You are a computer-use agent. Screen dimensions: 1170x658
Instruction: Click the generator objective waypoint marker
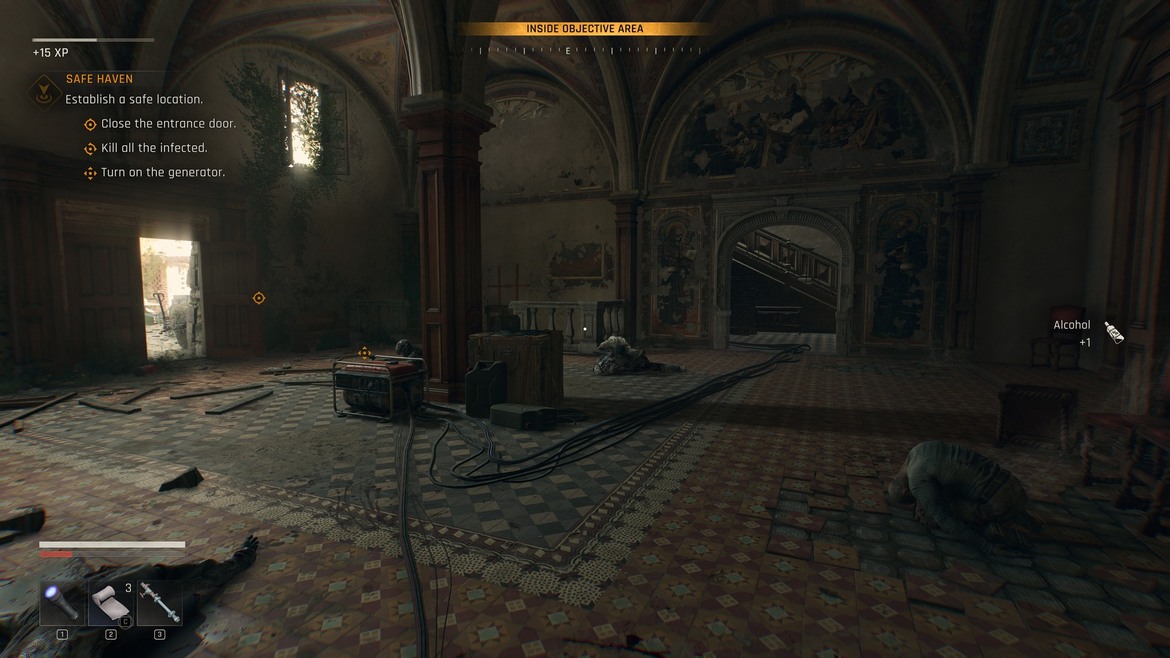coord(365,353)
